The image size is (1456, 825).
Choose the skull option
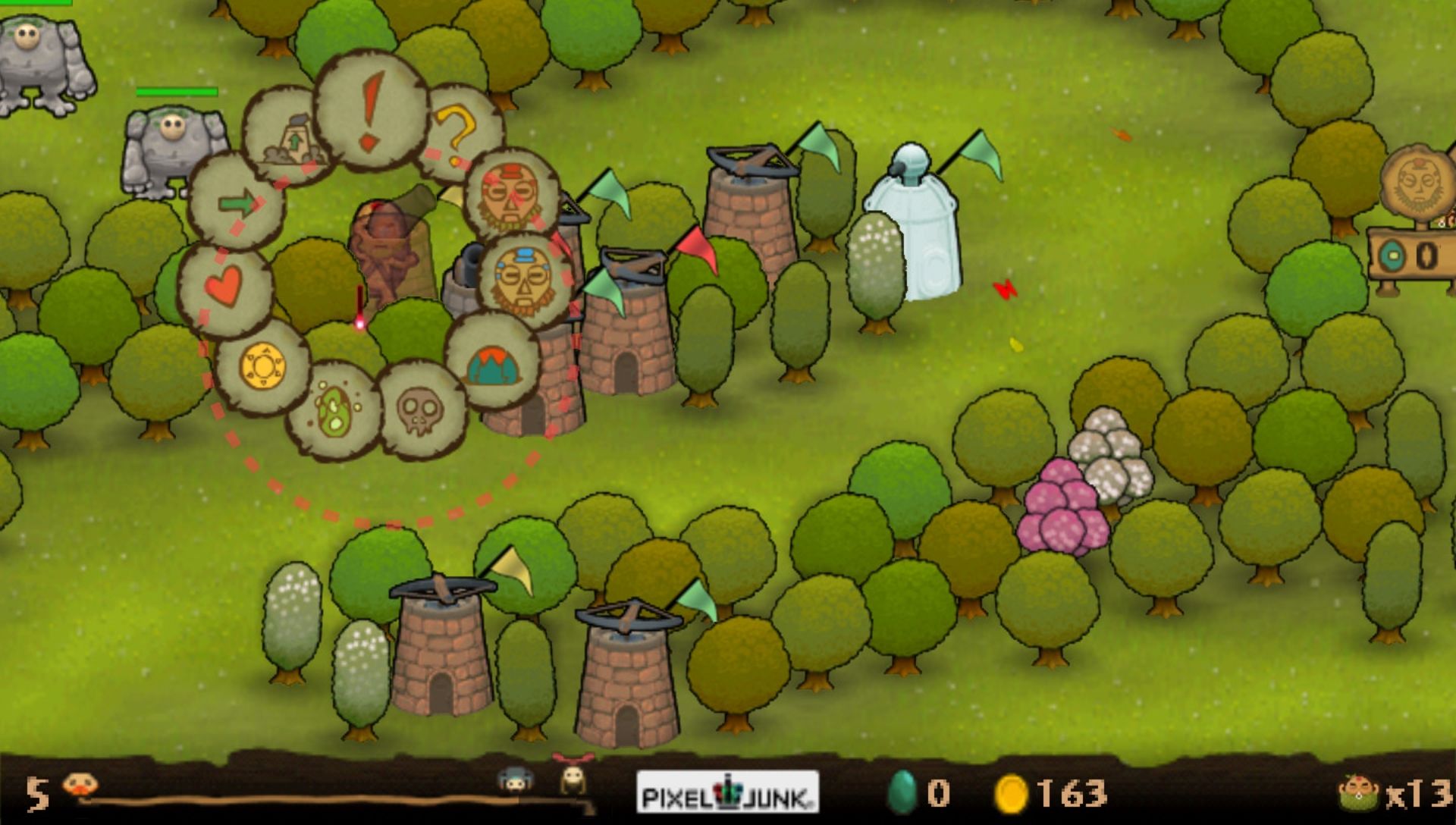(420, 411)
